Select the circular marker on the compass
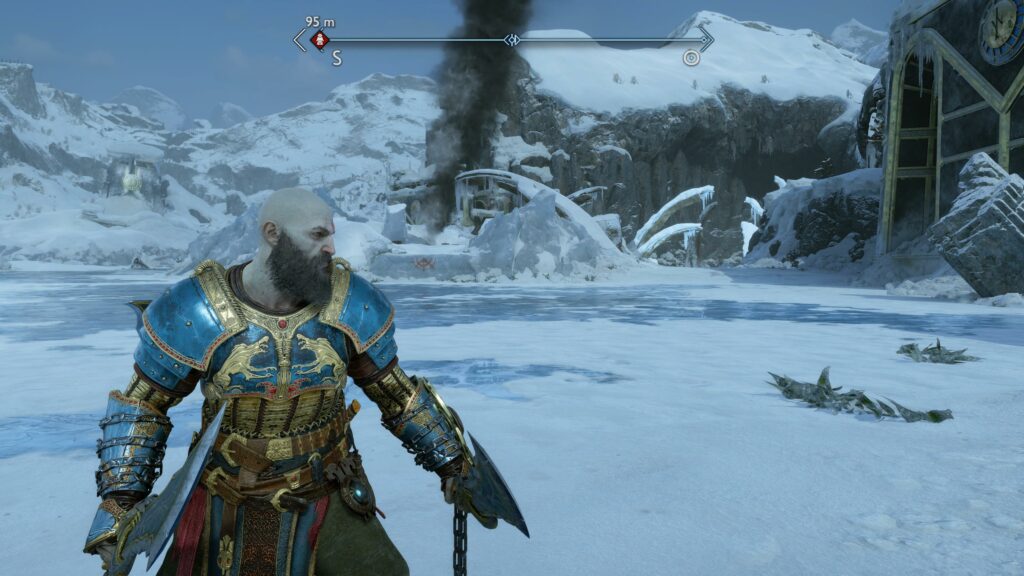Viewport: 1024px width, 576px height. point(691,58)
